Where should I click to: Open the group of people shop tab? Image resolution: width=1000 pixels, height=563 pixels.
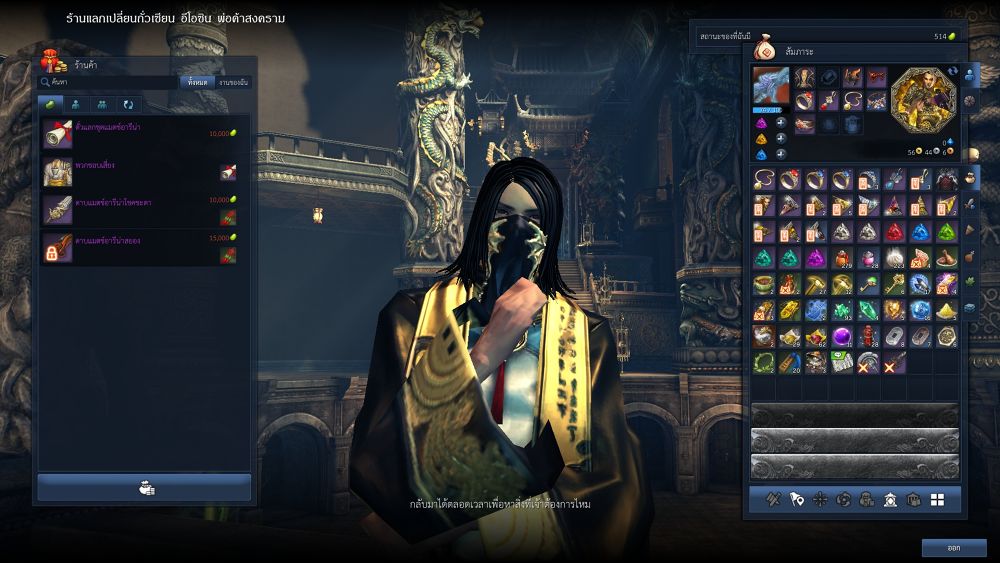pos(102,104)
